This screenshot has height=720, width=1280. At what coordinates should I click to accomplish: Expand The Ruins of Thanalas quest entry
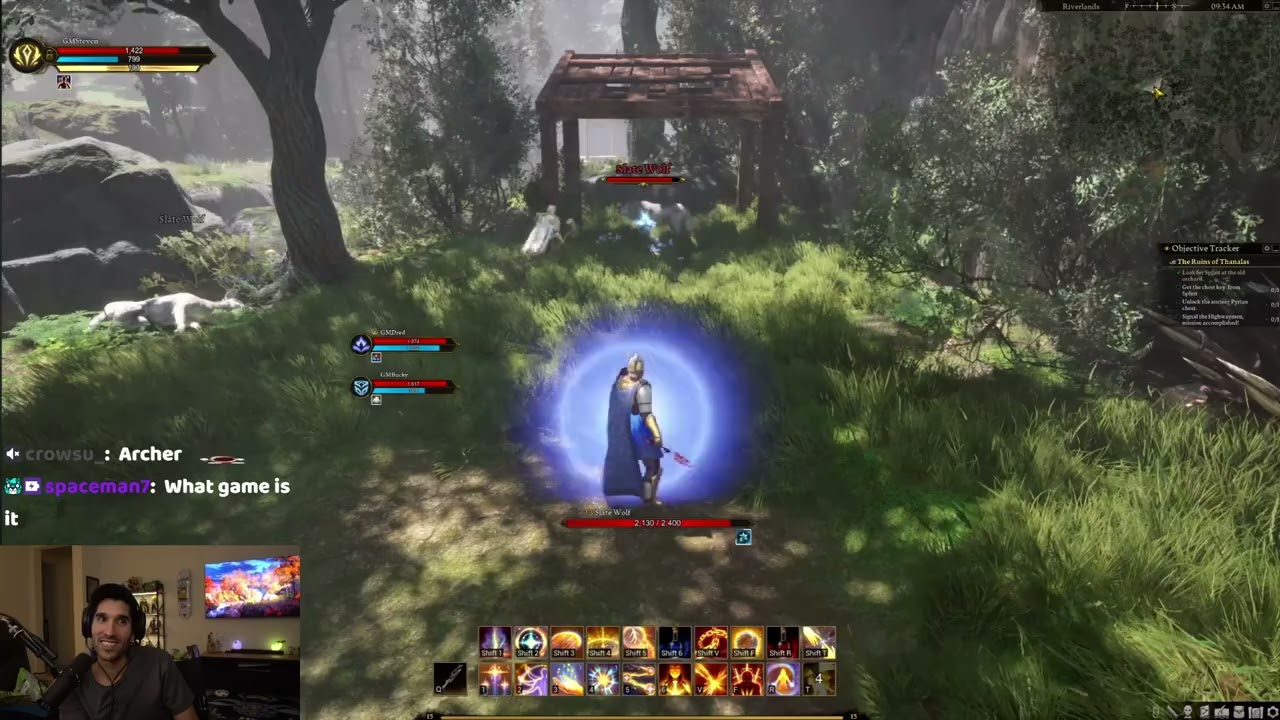(1173, 261)
